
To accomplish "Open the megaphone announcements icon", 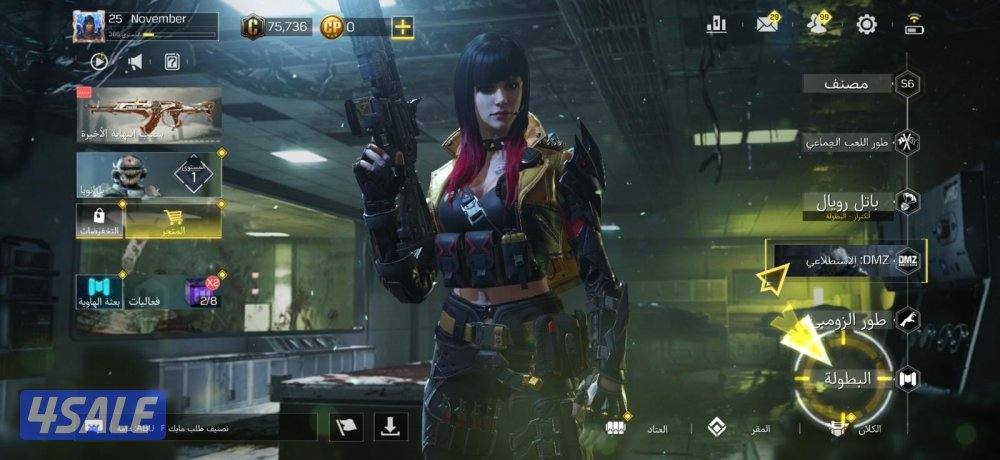I will coord(134,62).
